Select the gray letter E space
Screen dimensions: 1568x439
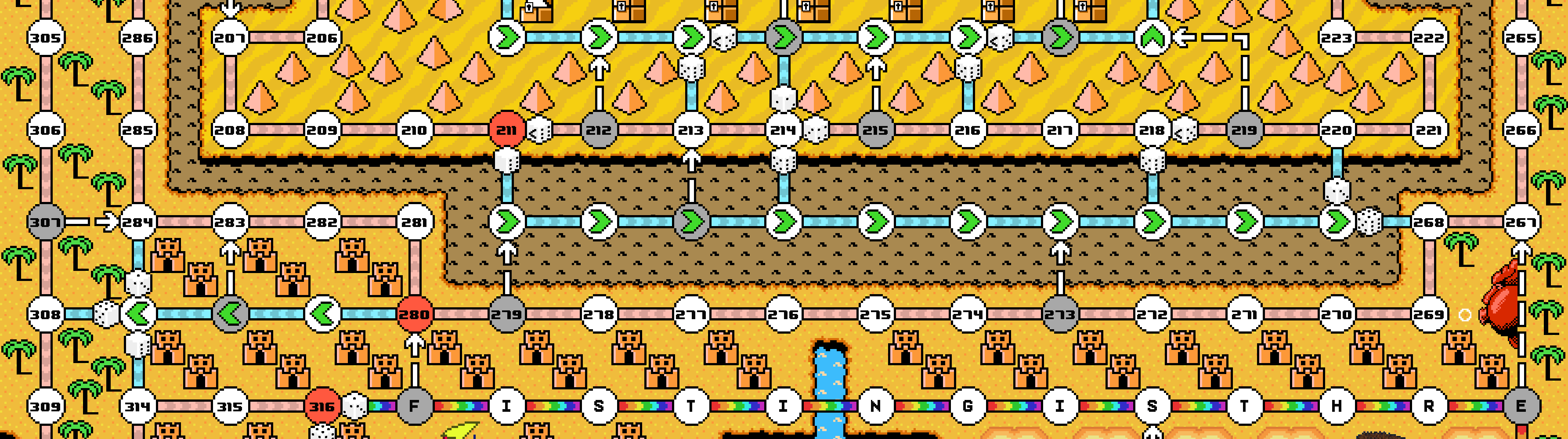click(x=1521, y=406)
